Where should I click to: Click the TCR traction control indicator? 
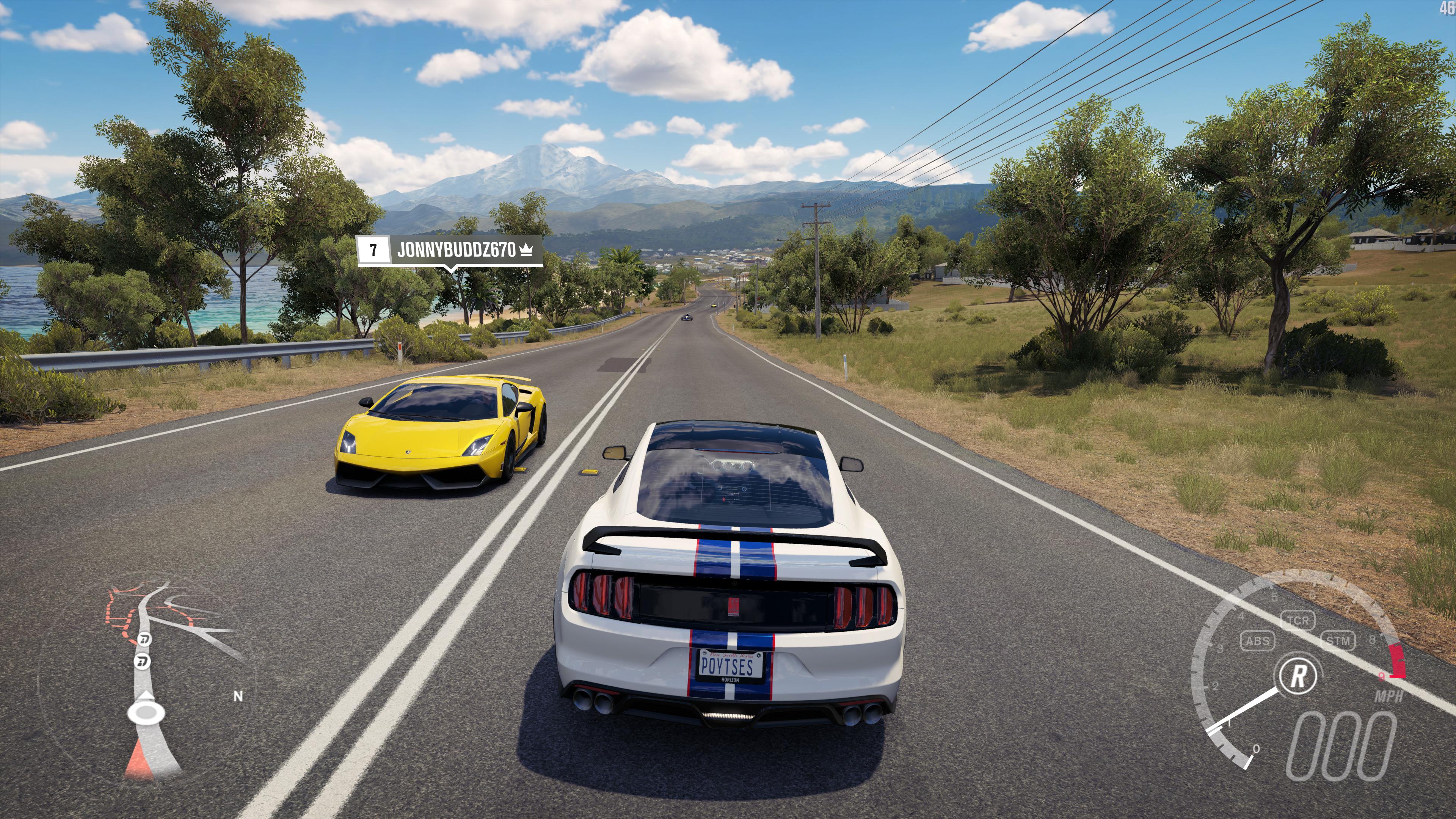point(1298,620)
